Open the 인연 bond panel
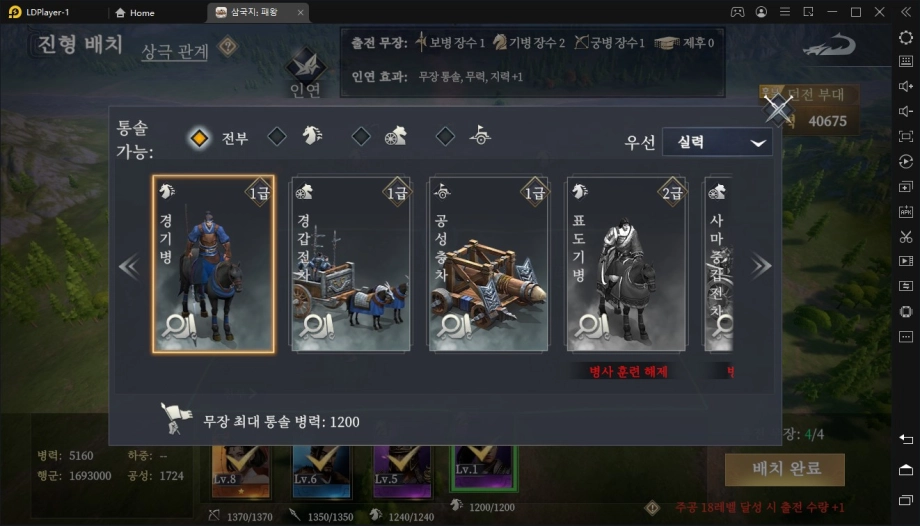The image size is (920, 526). click(x=306, y=75)
